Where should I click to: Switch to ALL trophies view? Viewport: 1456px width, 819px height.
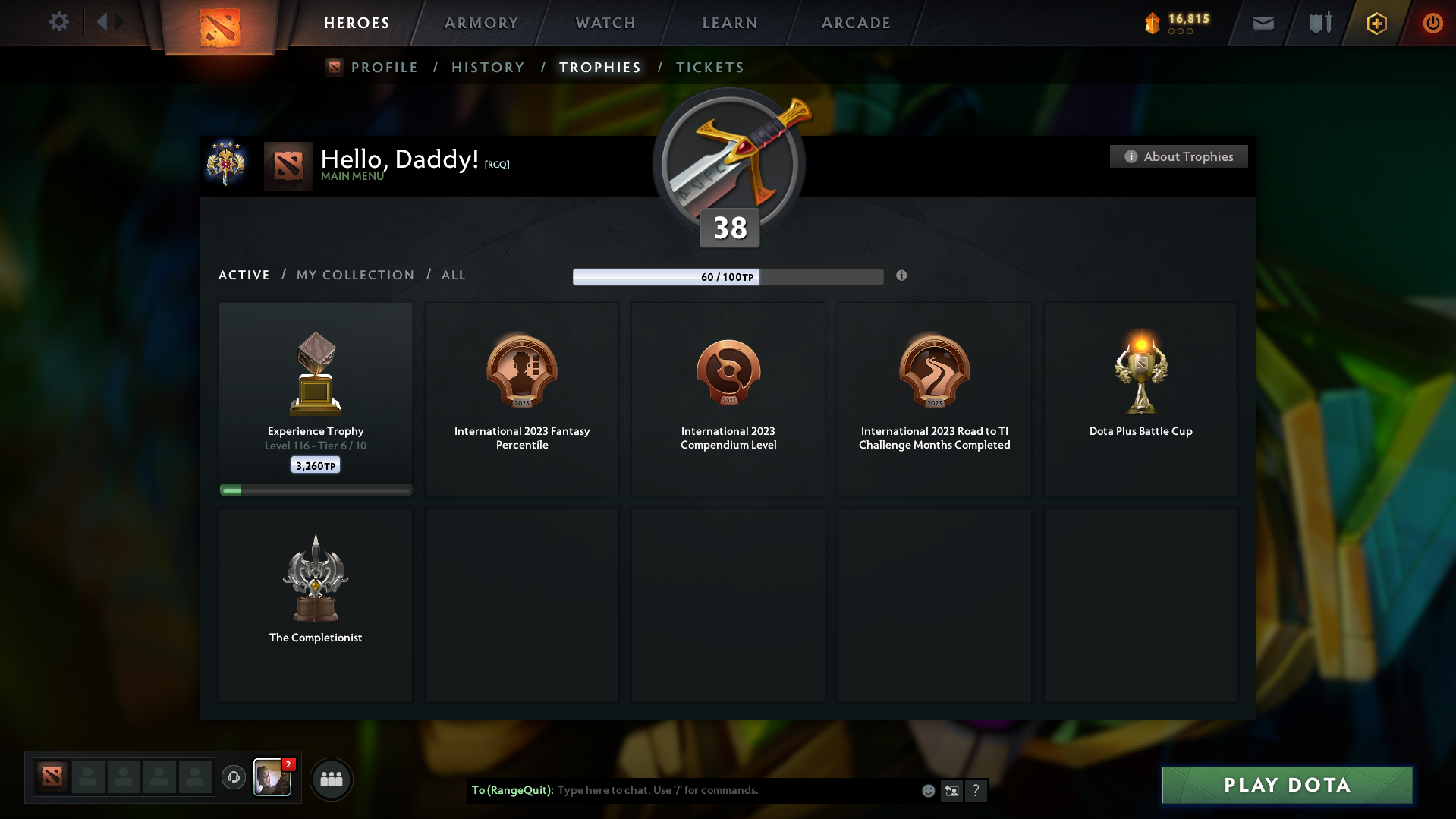pyautogui.click(x=453, y=275)
